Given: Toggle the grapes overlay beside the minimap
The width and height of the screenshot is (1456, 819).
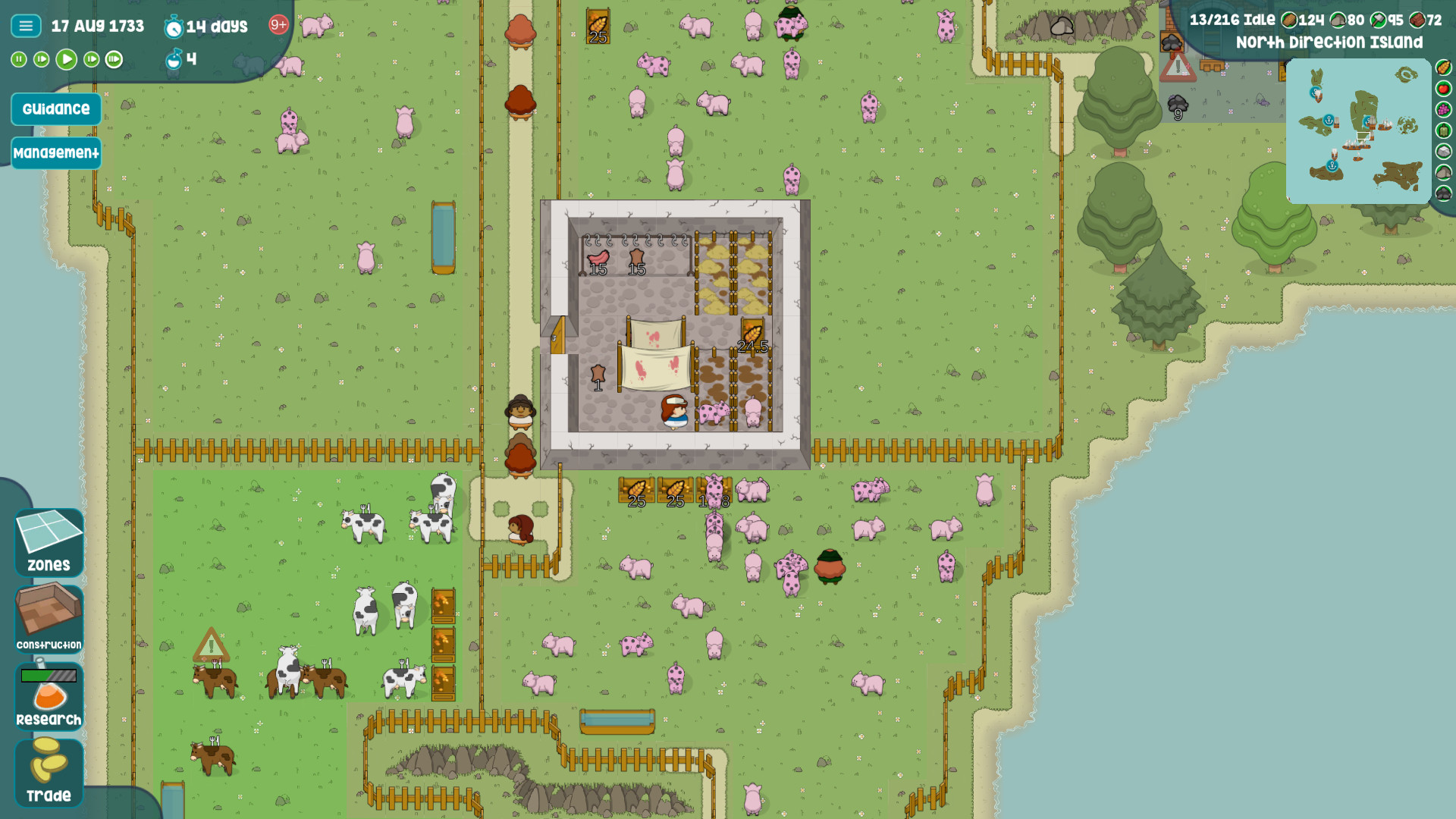Looking at the screenshot, I should click(x=1442, y=109).
